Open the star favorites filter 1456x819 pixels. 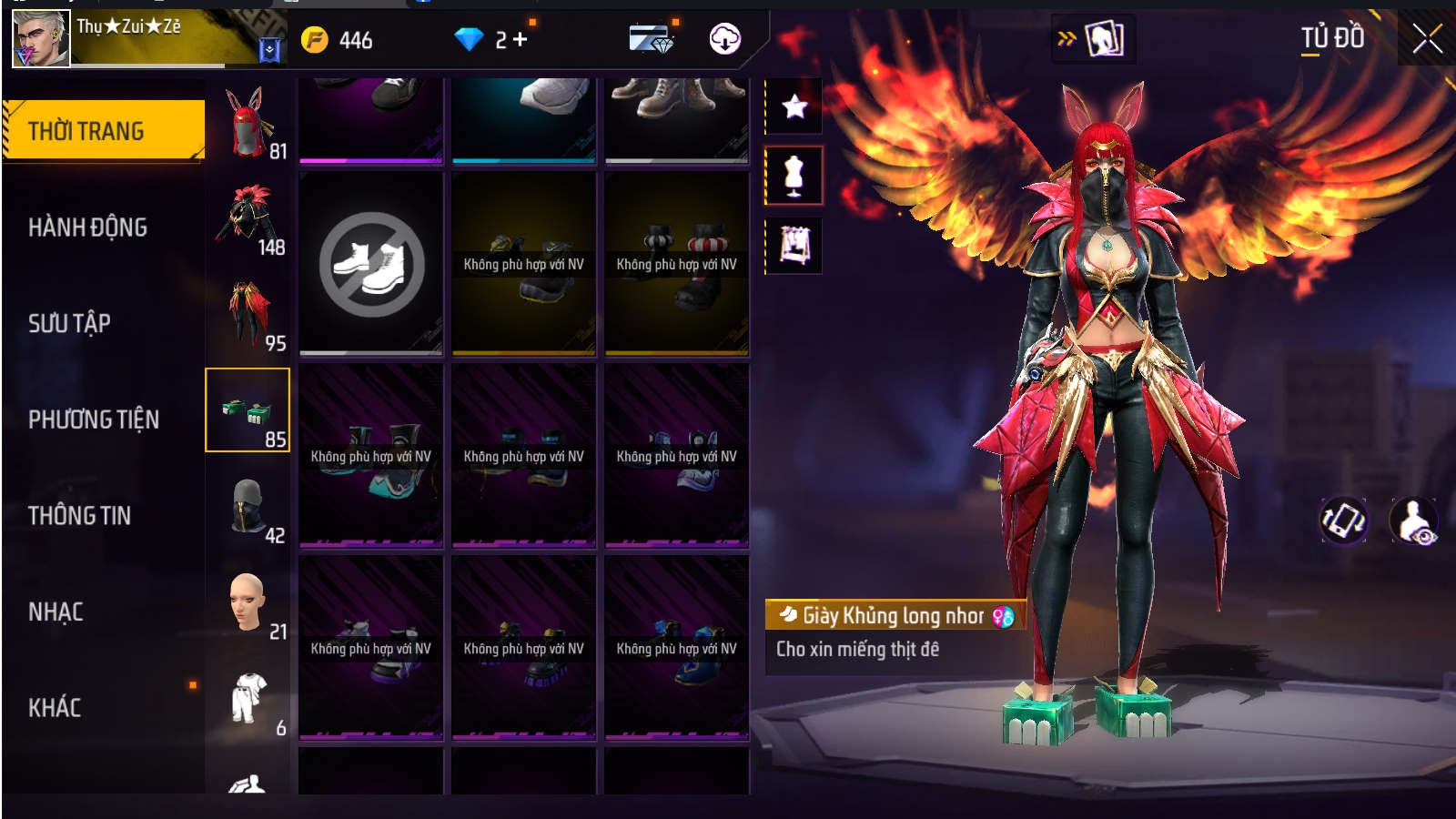tap(794, 107)
